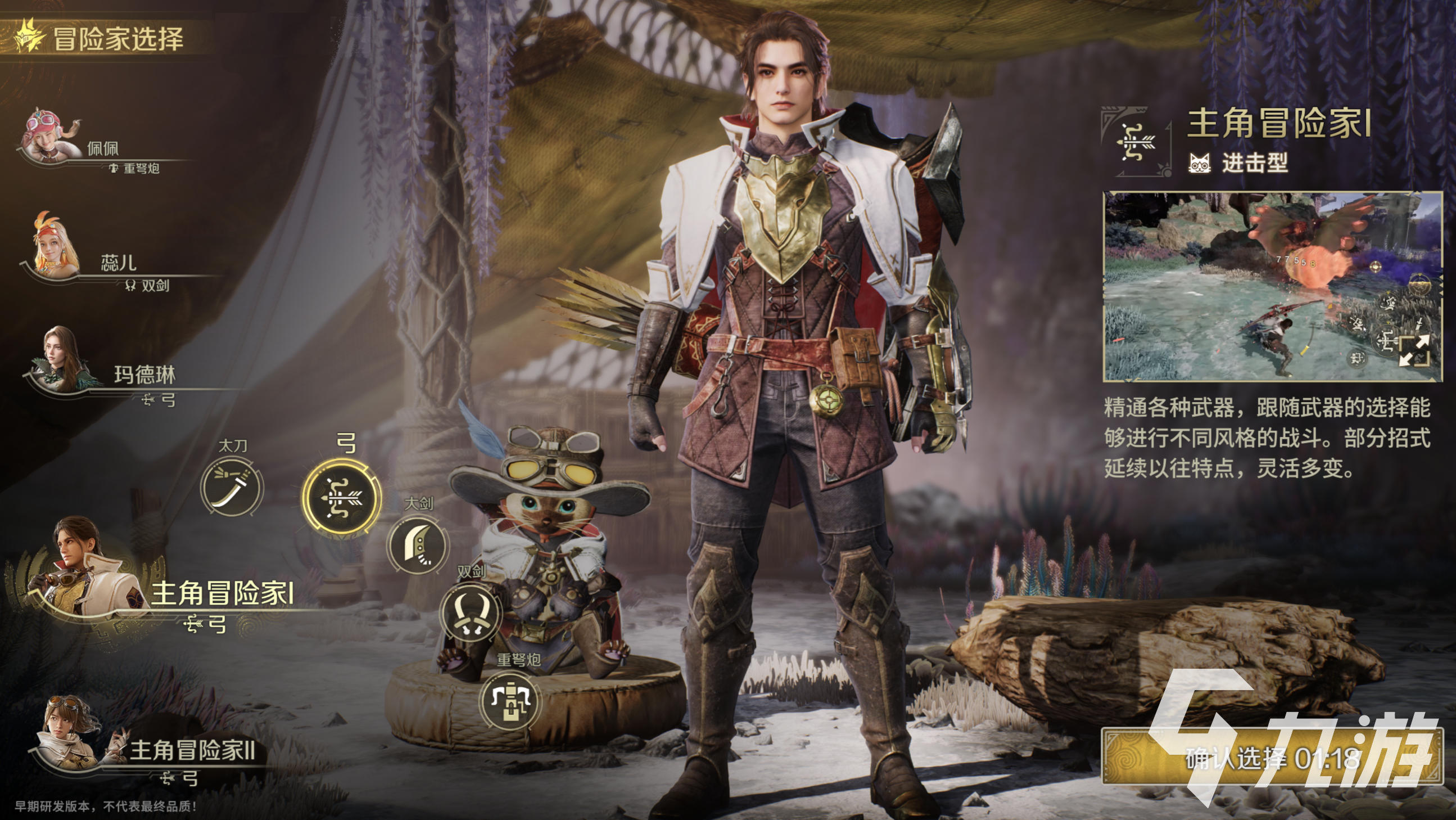Image resolution: width=1456 pixels, height=820 pixels.
Task: Equip the 大剑 great sword
Action: tap(418, 544)
